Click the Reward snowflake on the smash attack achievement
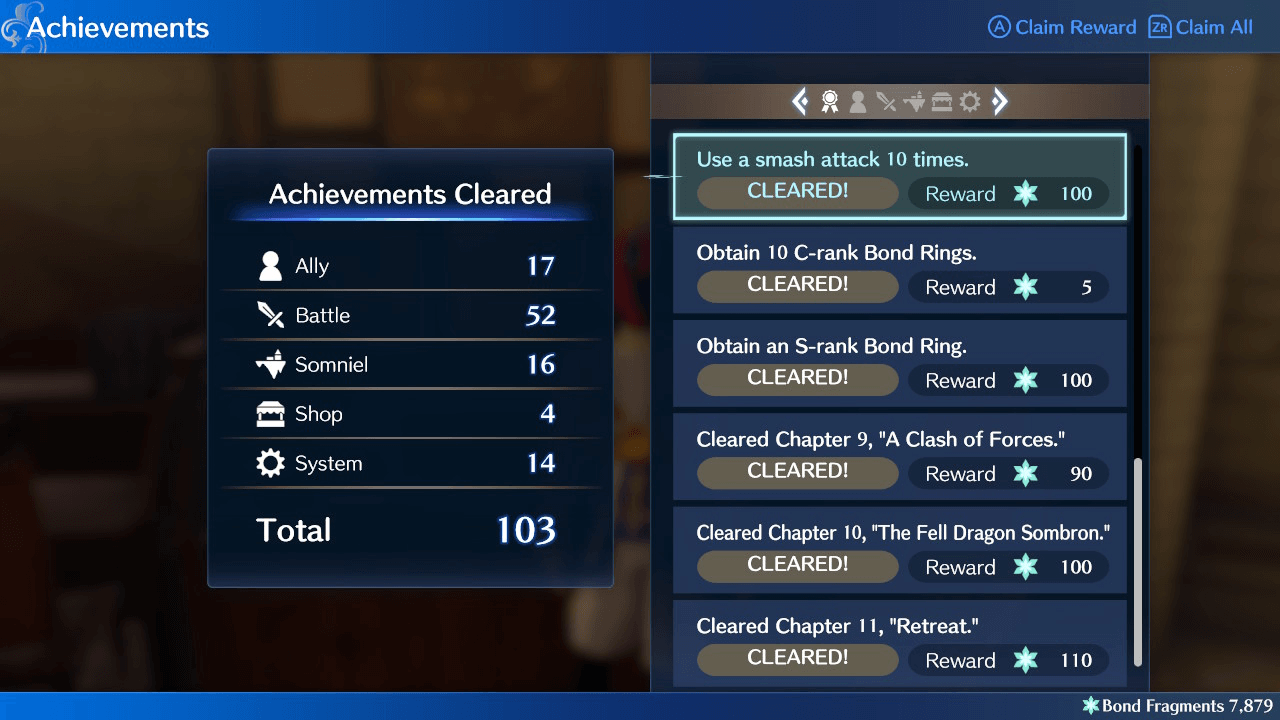The image size is (1280, 720). pyautogui.click(x=1026, y=194)
